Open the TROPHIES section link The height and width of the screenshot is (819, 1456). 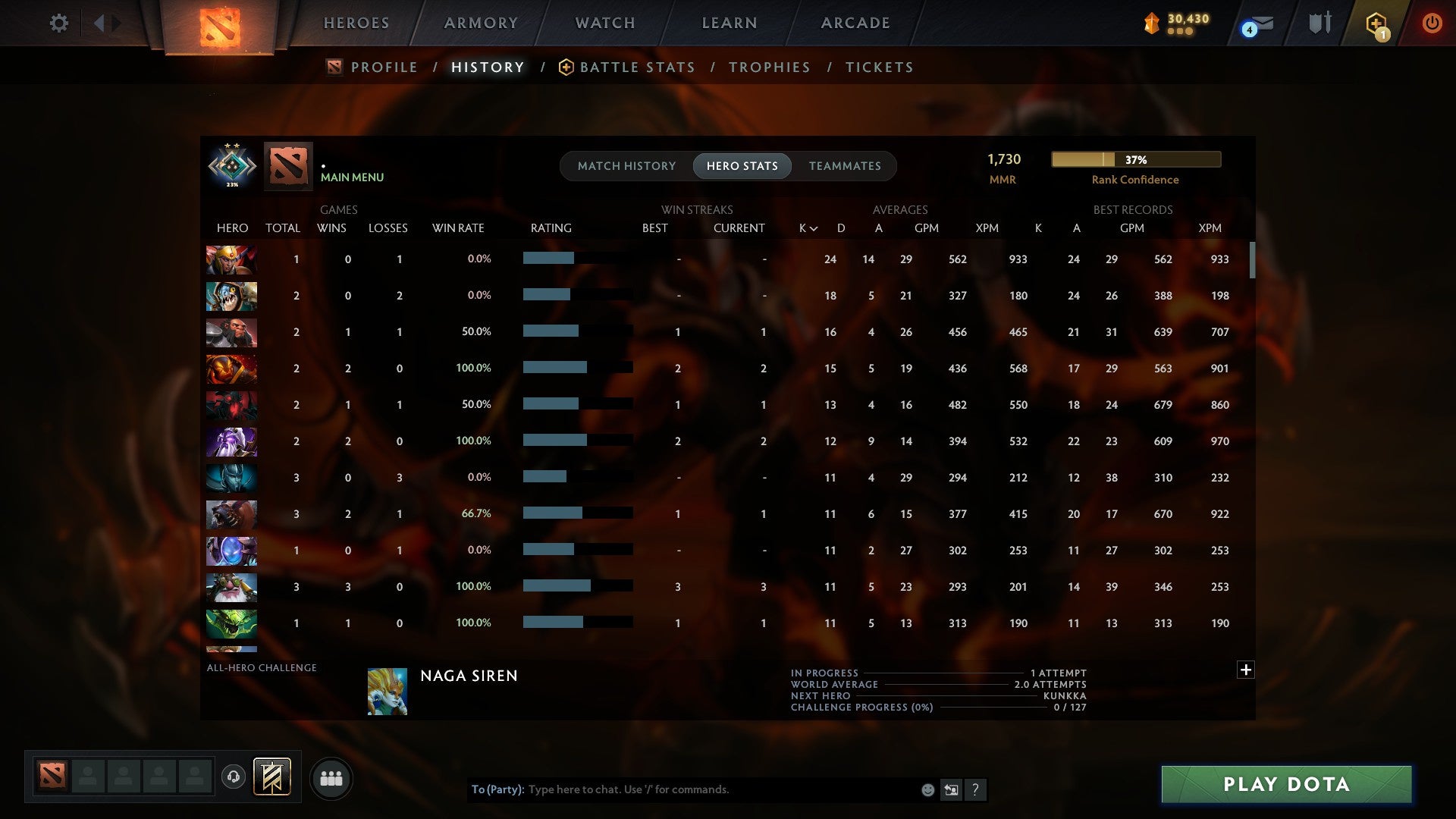pos(769,67)
